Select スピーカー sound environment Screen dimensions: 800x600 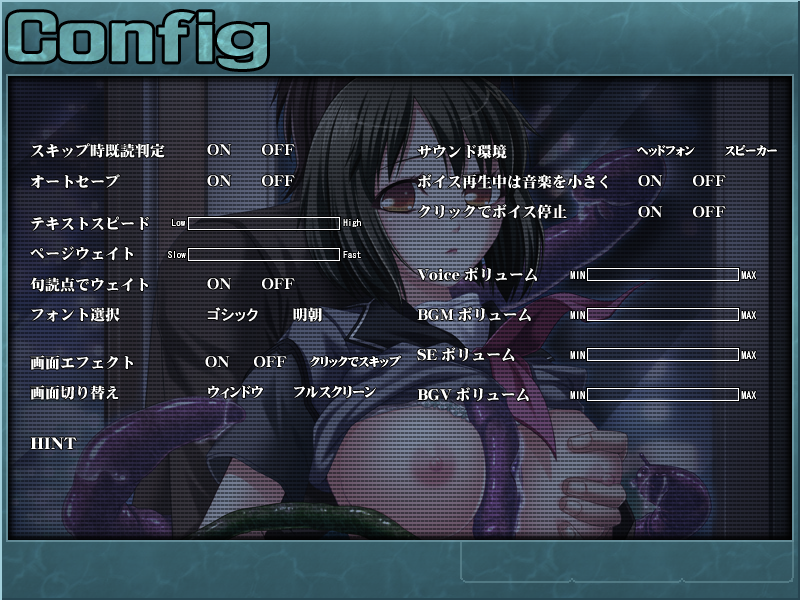(x=750, y=151)
